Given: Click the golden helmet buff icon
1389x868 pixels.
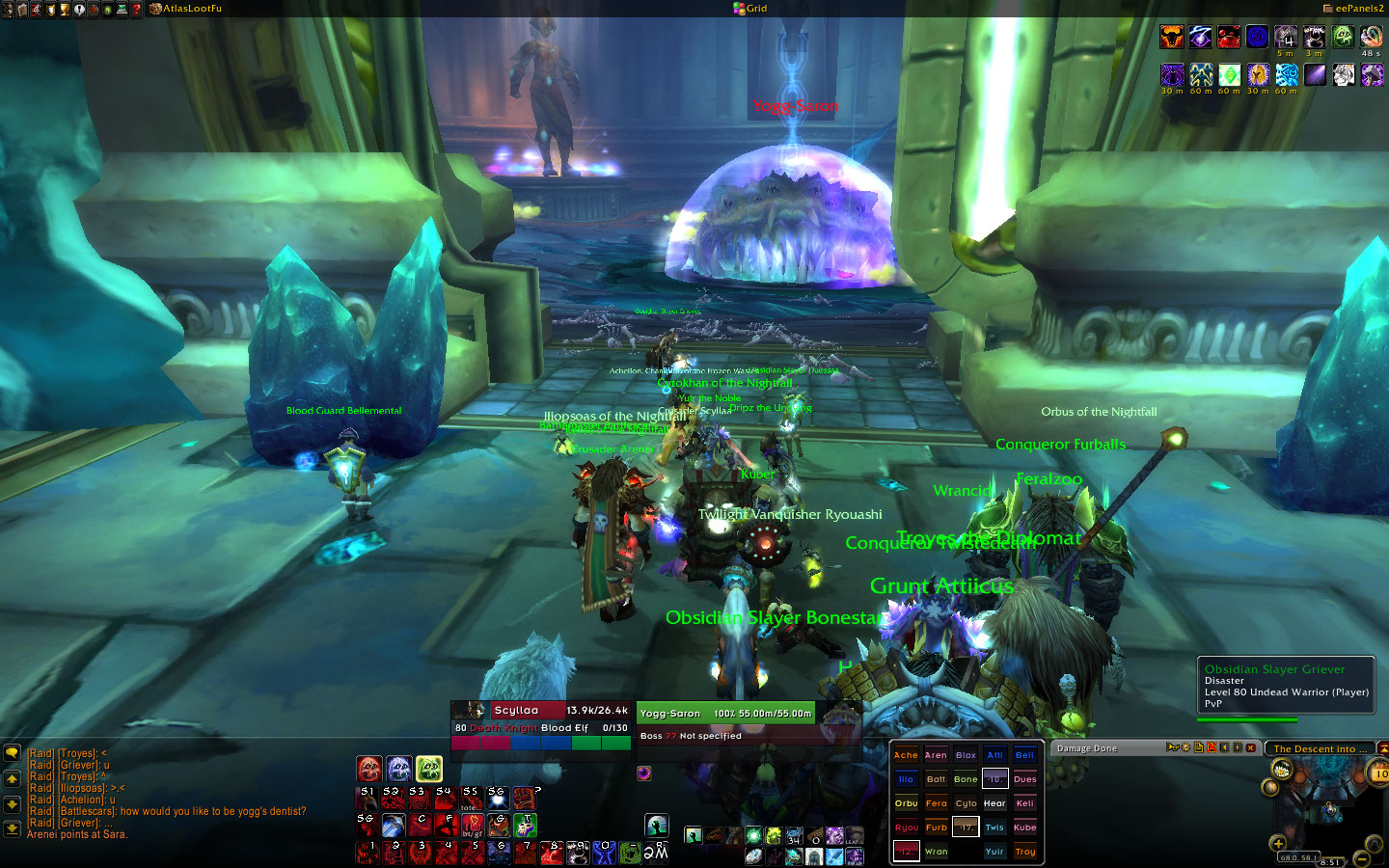Looking at the screenshot, I should [1258, 75].
